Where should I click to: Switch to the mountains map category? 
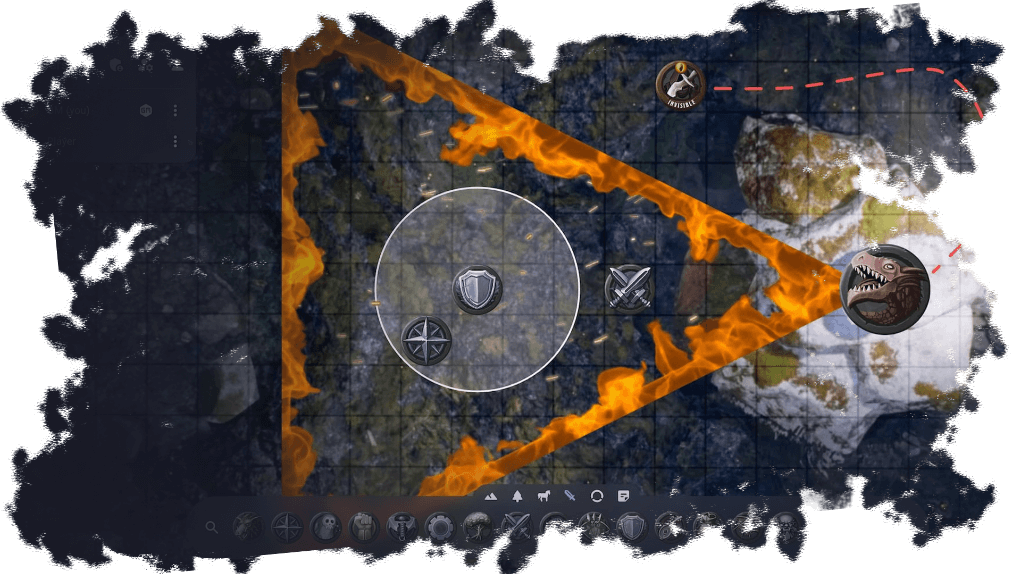[491, 496]
